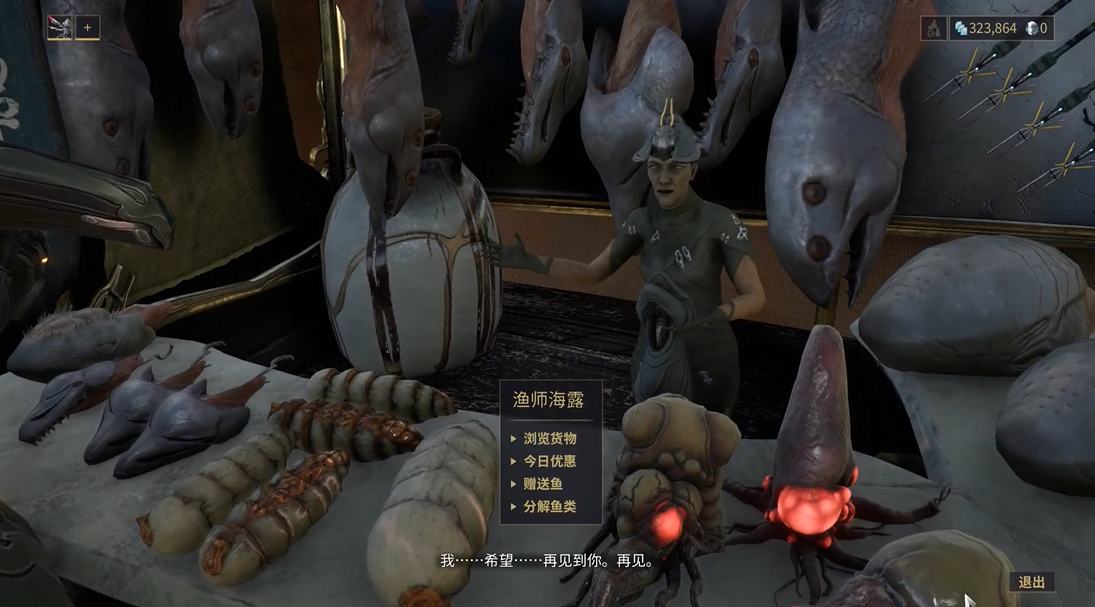Screen dimensions: 1095x607
Task: Click the player avatar icon
Action: pyautogui.click(x=59, y=28)
